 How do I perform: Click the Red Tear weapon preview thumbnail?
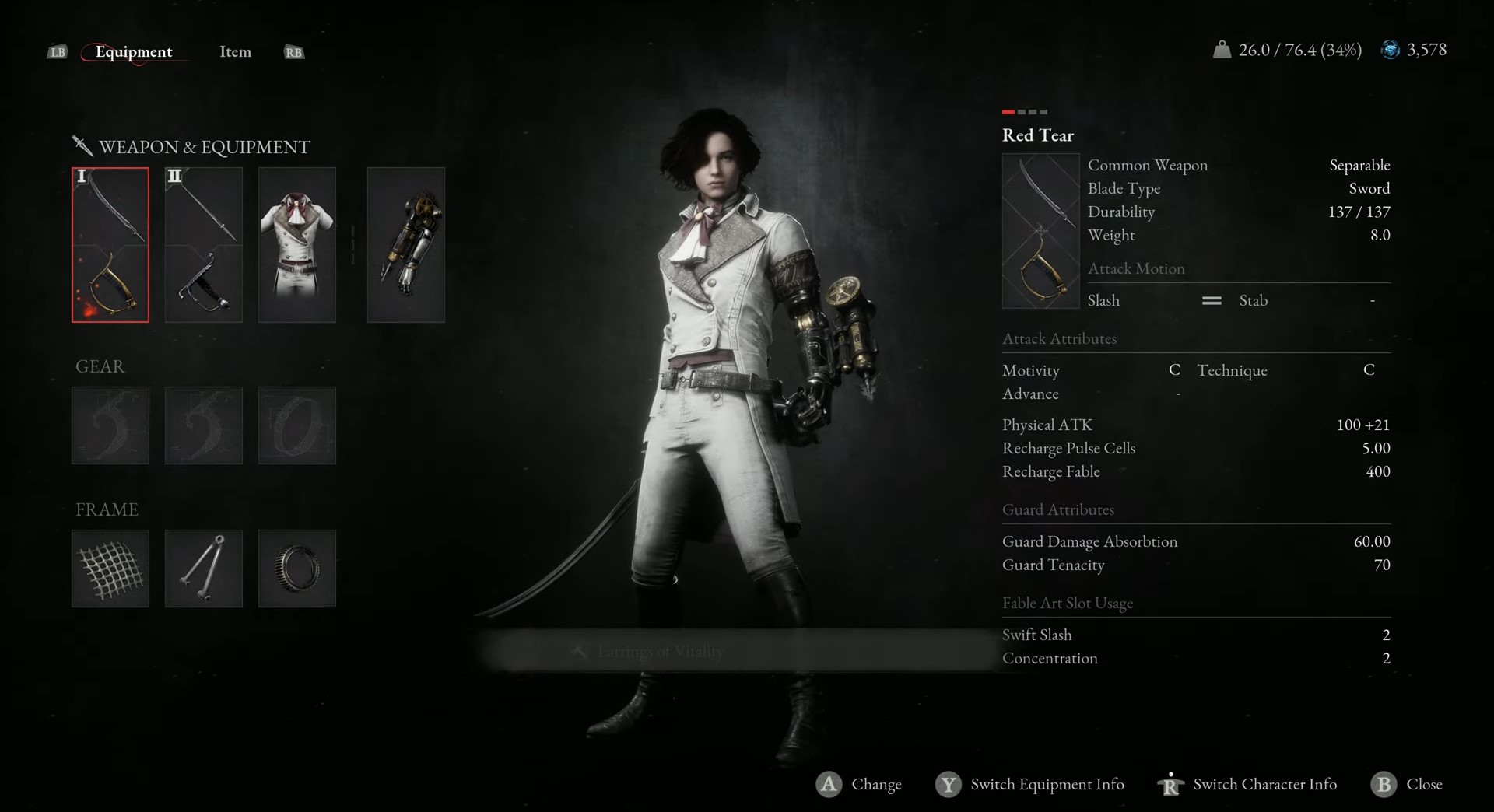point(1040,231)
